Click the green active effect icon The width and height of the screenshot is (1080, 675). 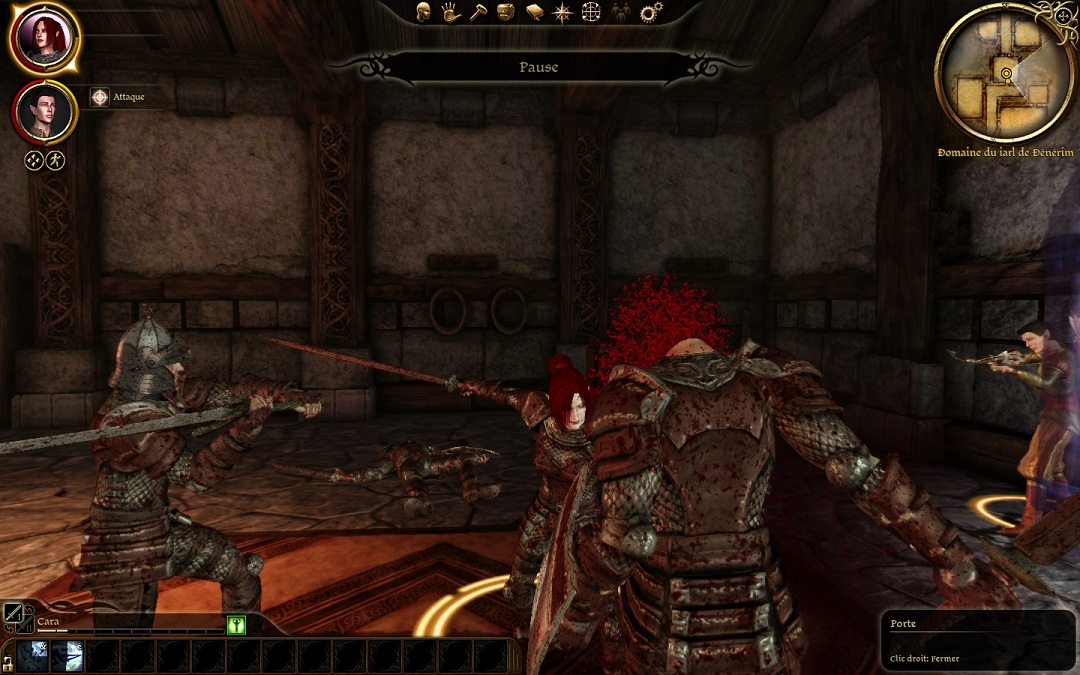tap(236, 624)
